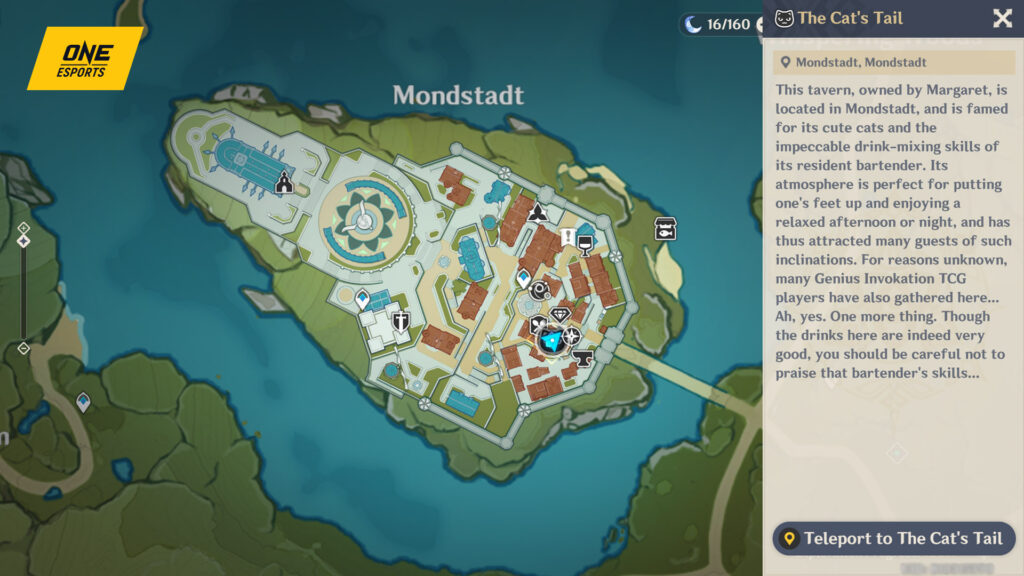Adjust the map zoom slider handle
The height and width of the screenshot is (576, 1024).
pyautogui.click(x=23, y=241)
